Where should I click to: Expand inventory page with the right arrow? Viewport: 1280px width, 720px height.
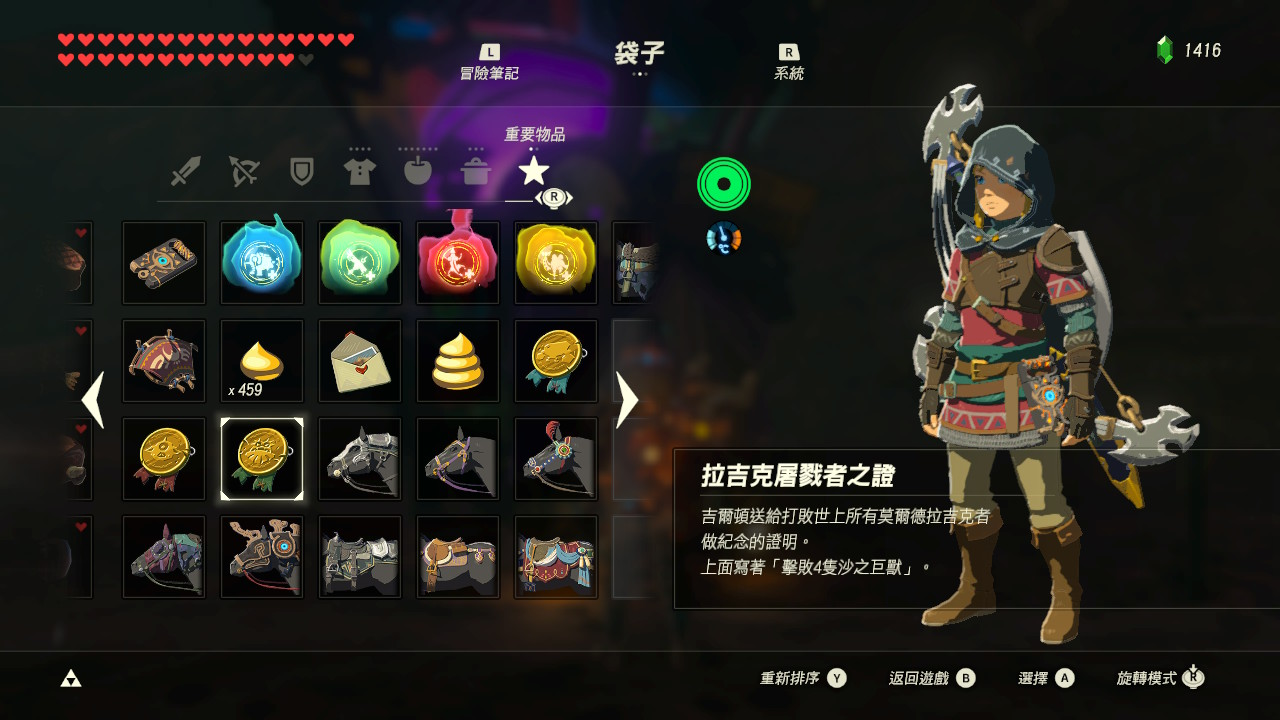628,400
